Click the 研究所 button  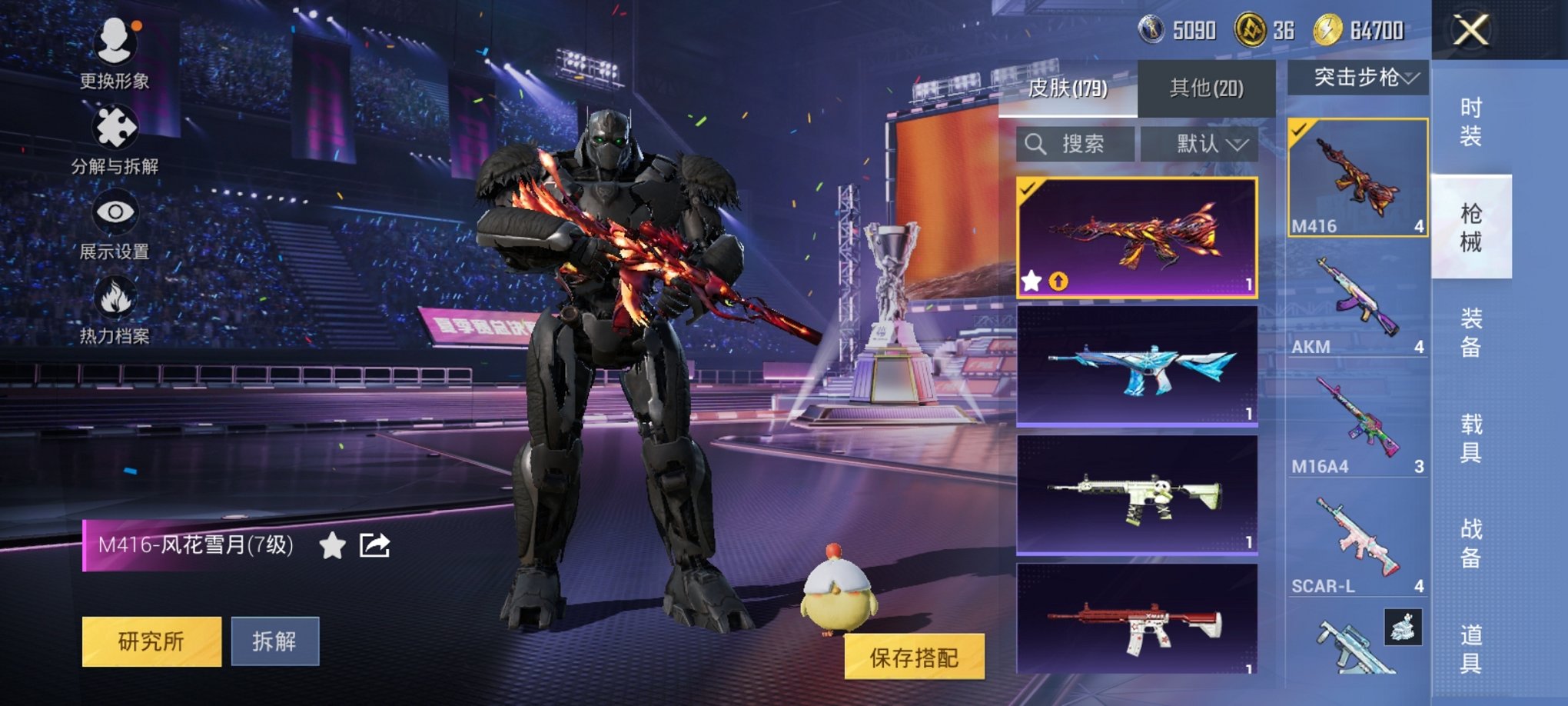pyautogui.click(x=153, y=641)
